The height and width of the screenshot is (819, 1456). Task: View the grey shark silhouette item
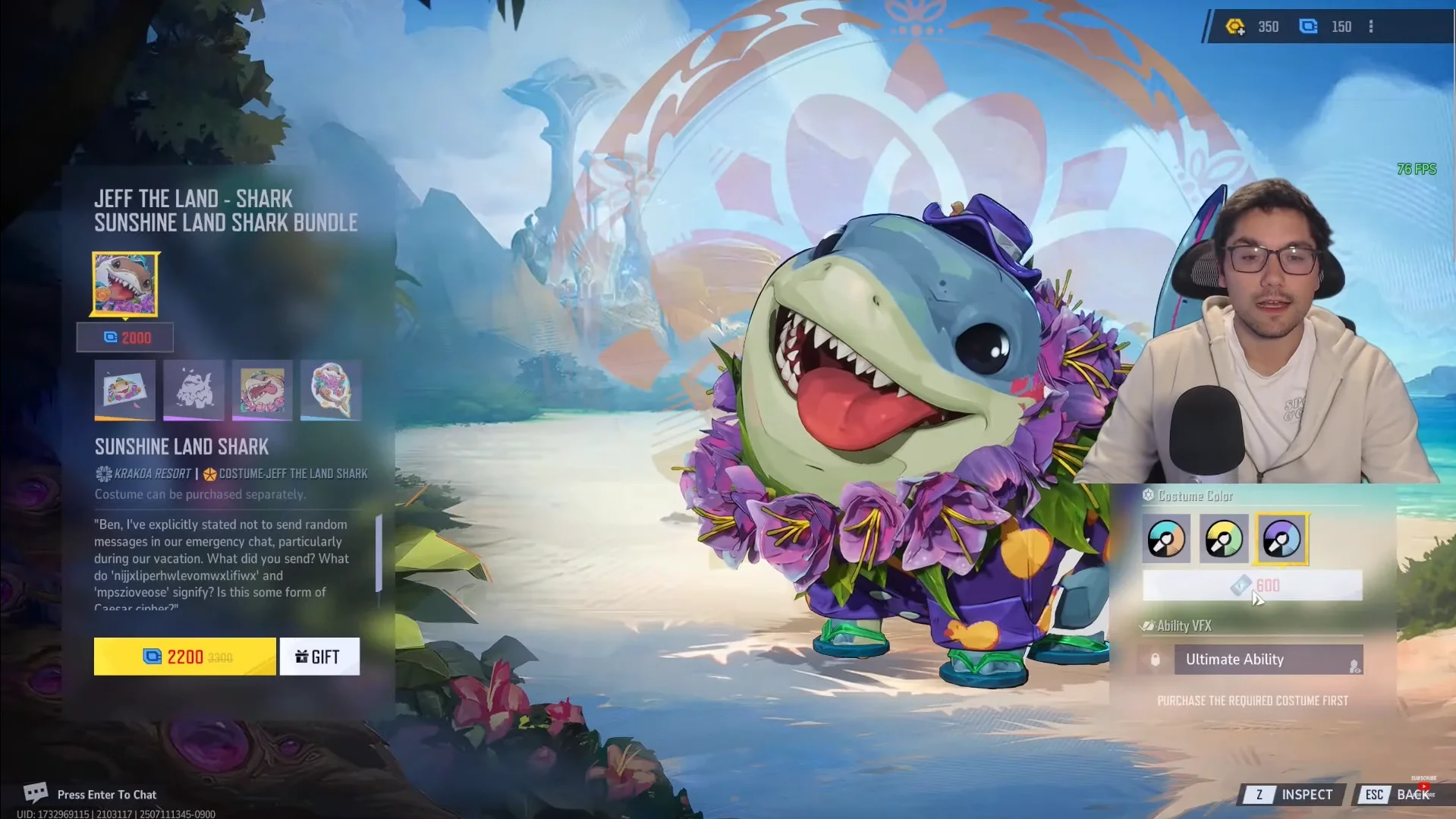(193, 390)
